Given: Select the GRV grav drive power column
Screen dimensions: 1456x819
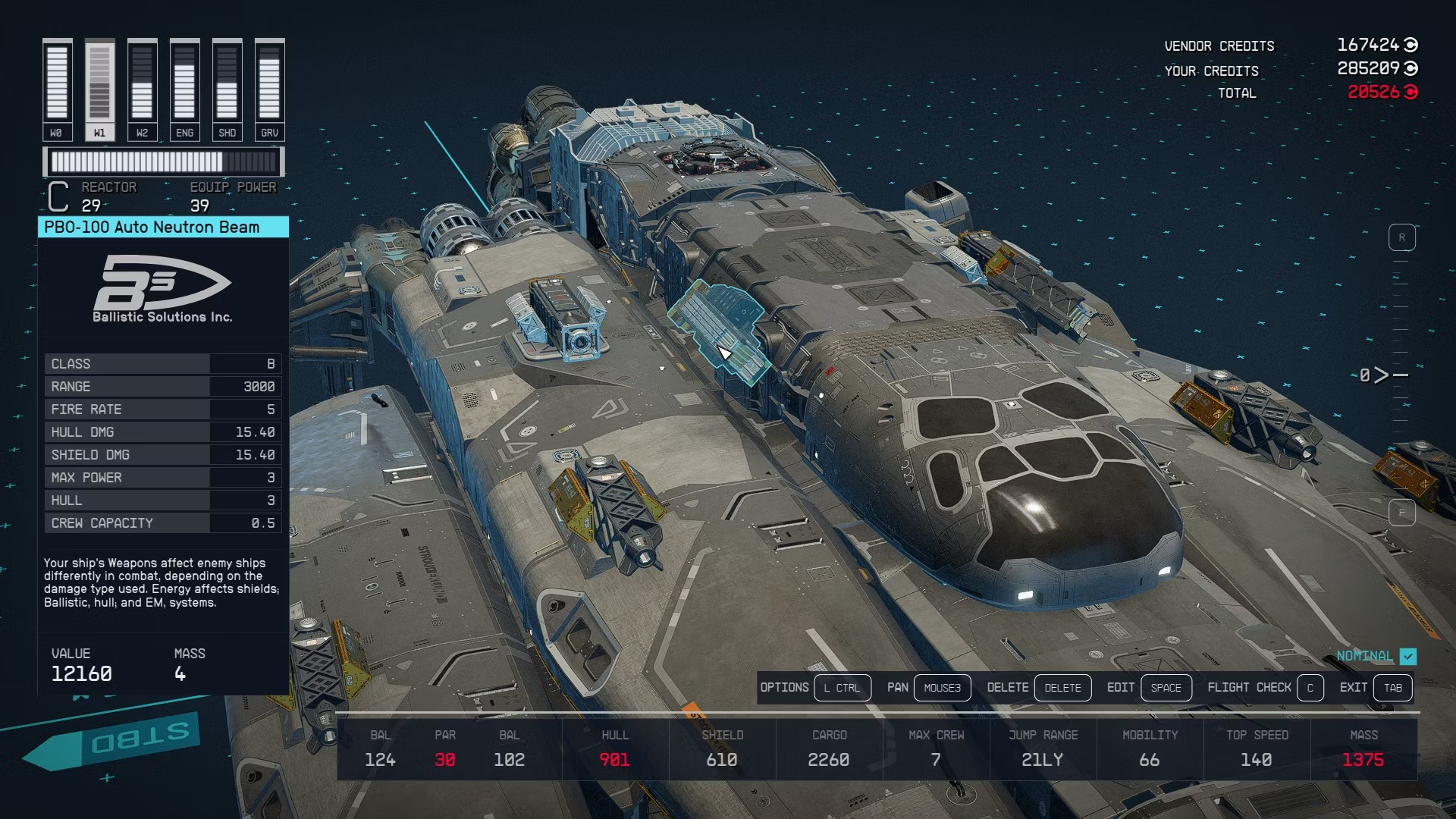Looking at the screenshot, I should tap(269, 89).
